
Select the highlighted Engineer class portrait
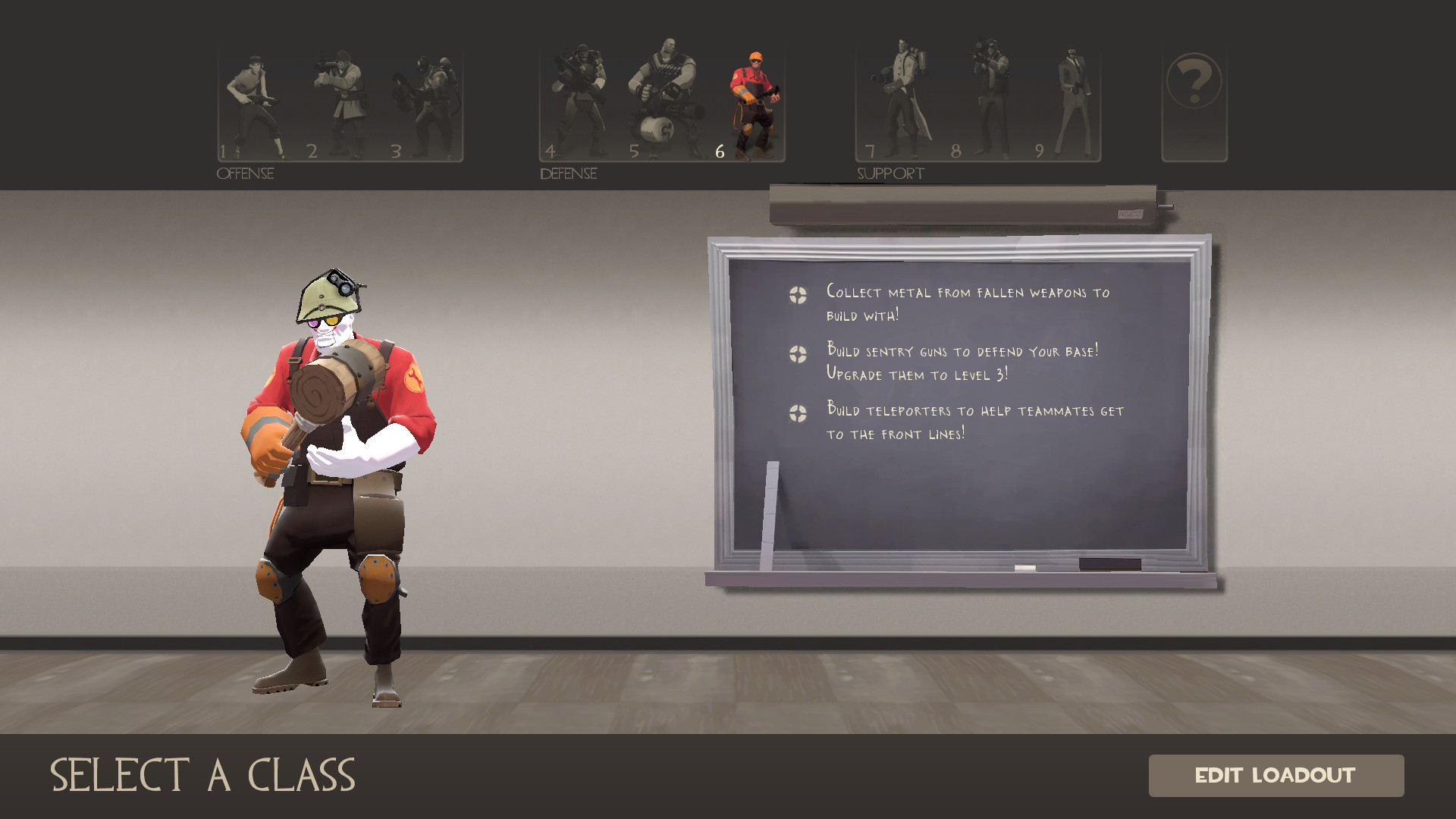[x=751, y=99]
